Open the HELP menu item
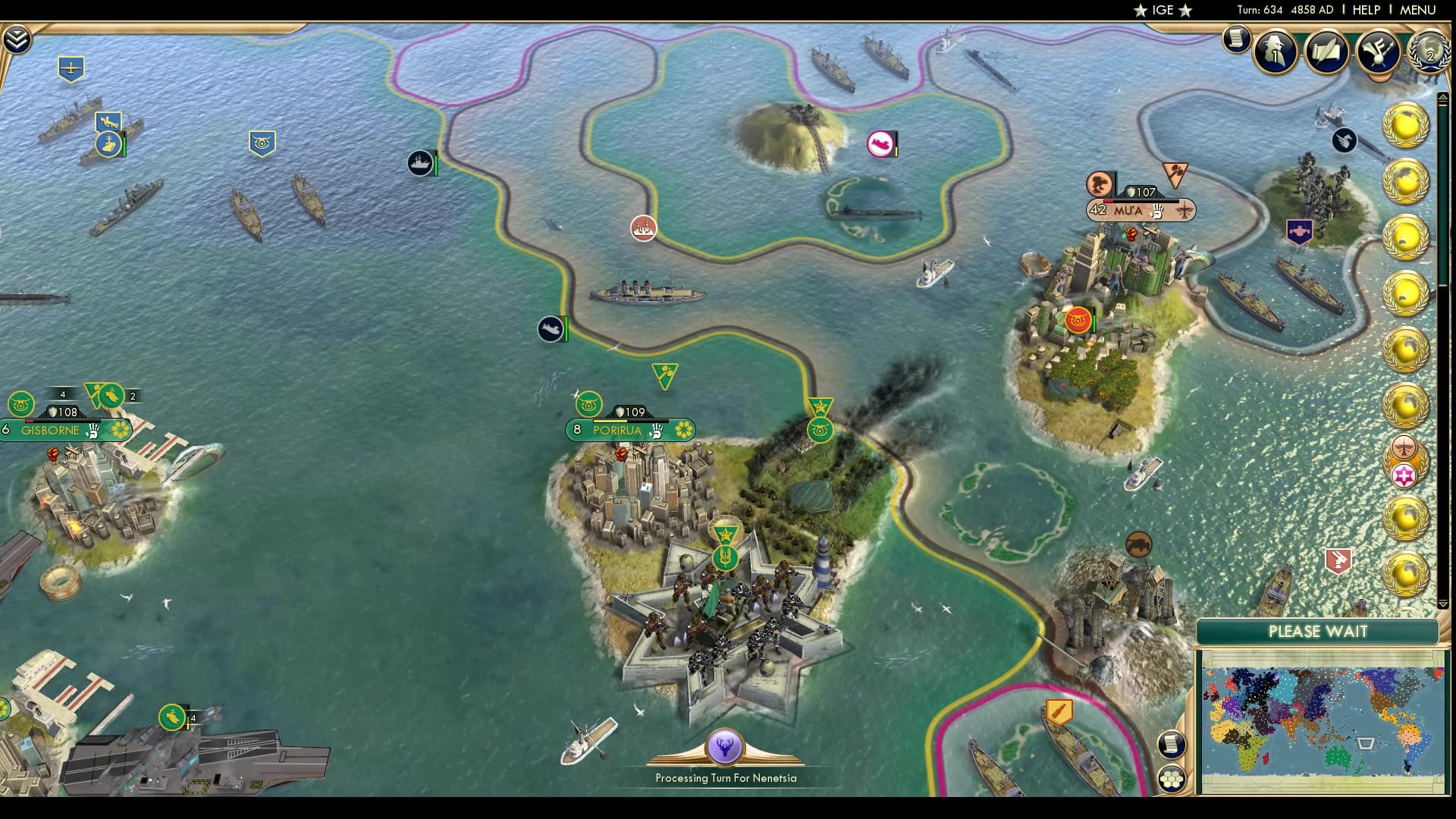This screenshot has width=1456, height=819. [x=1367, y=11]
